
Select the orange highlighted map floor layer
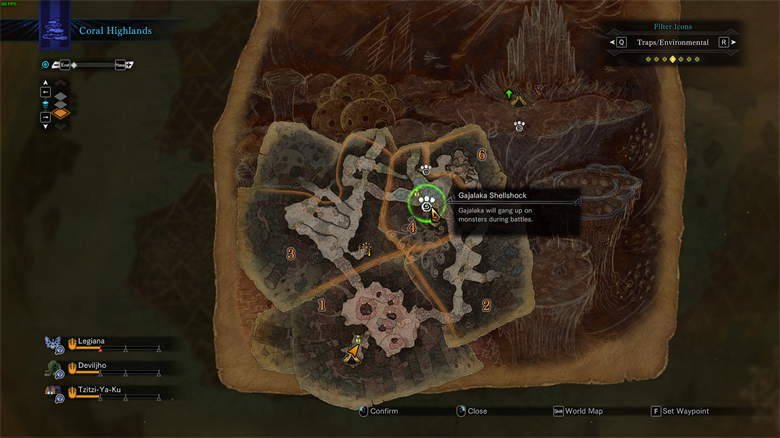point(61,115)
